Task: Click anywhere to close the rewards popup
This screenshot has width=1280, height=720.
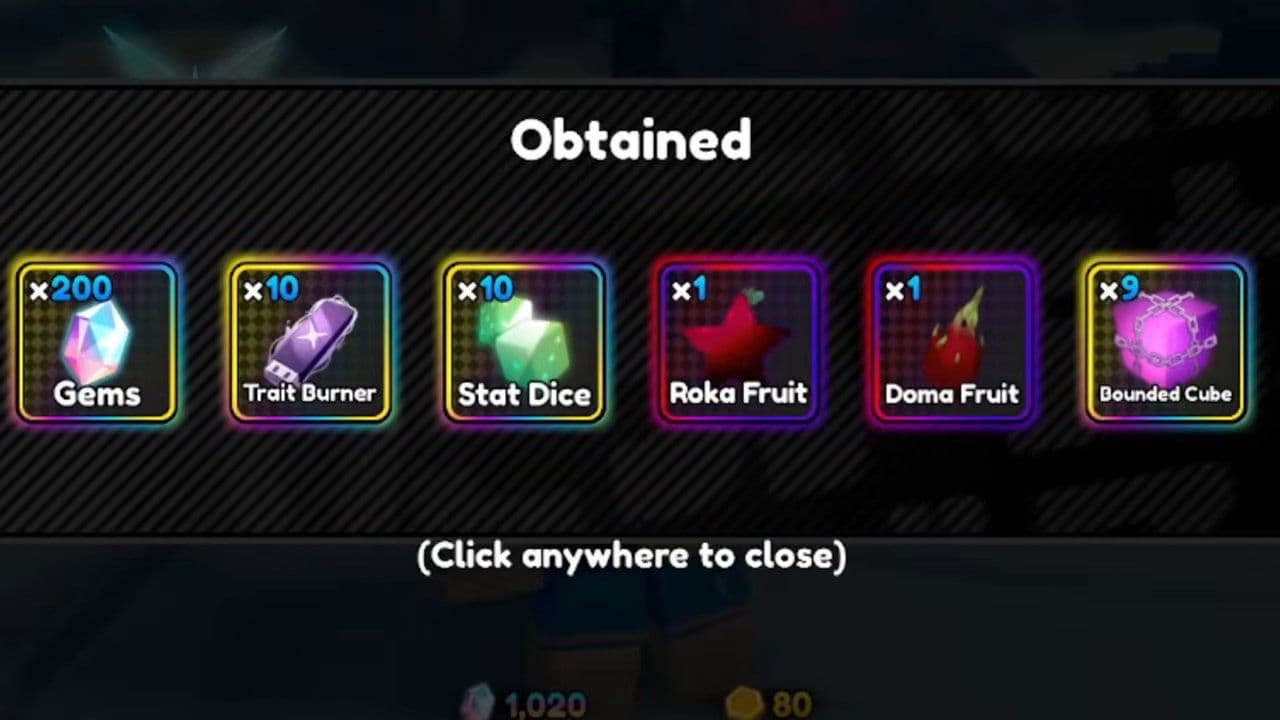Action: click(632, 556)
